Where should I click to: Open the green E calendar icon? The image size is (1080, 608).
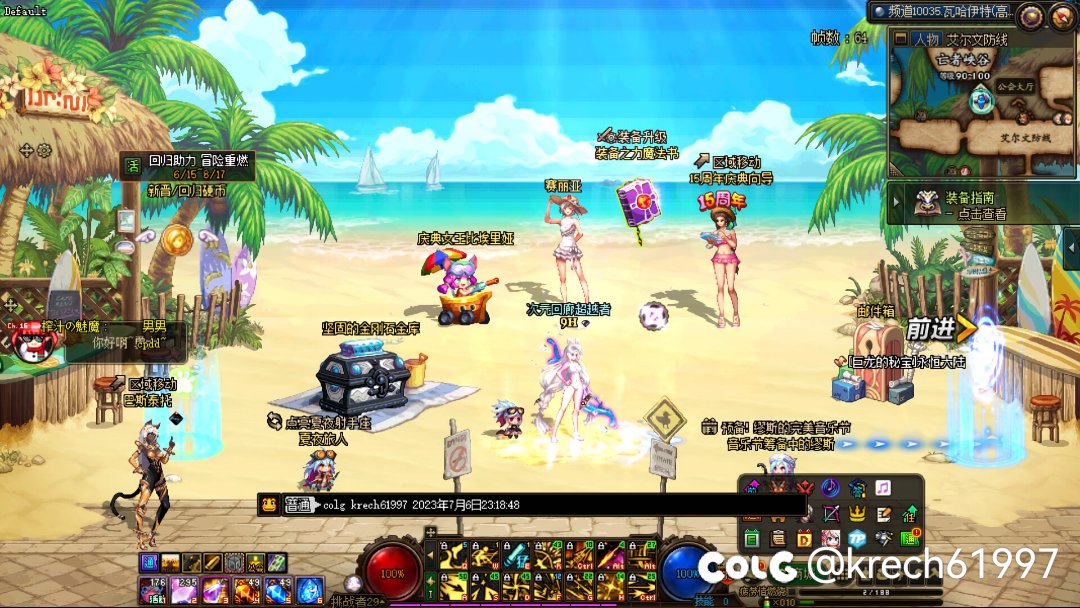tap(753, 539)
